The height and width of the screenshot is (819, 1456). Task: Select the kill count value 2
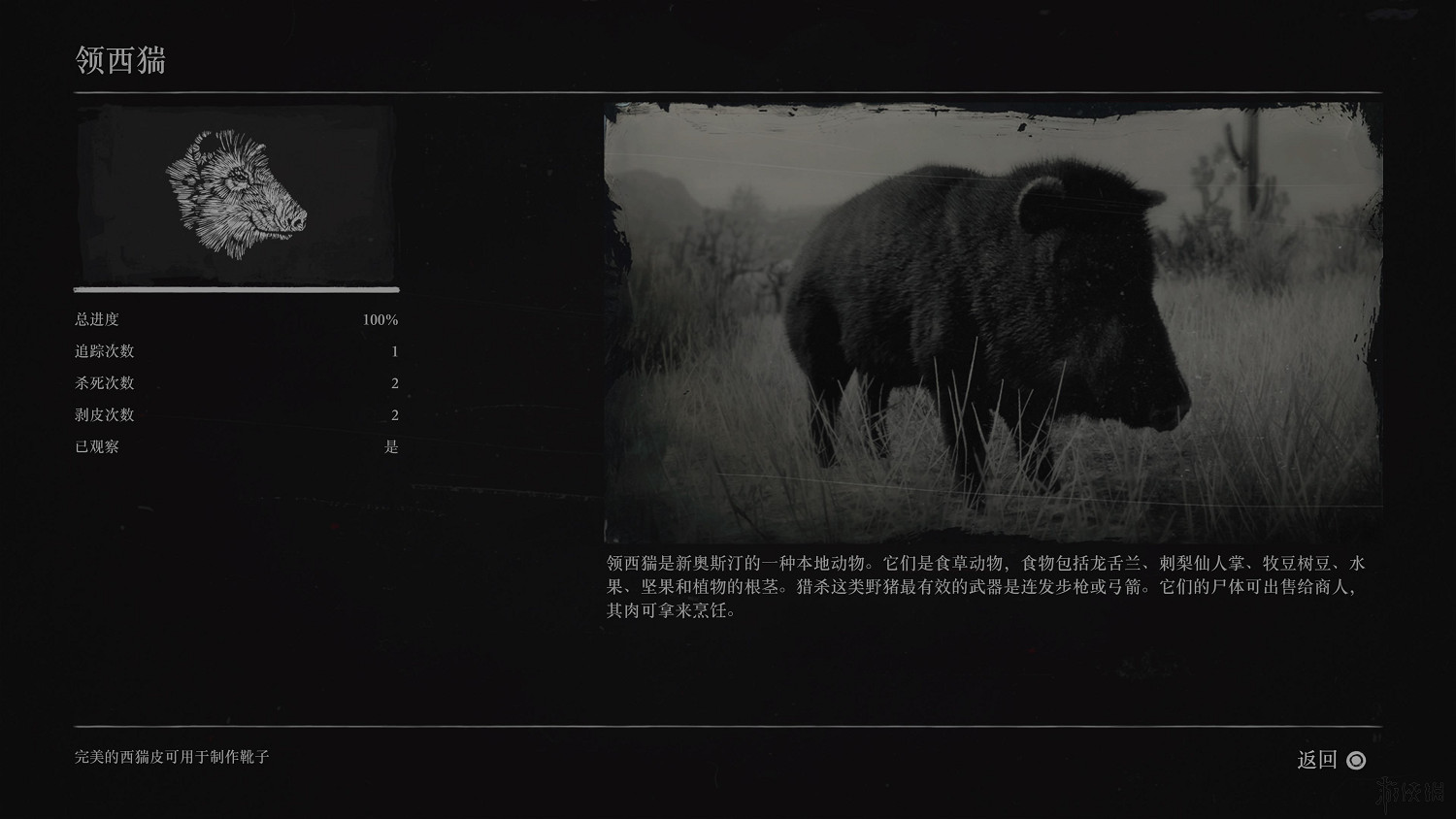click(394, 382)
